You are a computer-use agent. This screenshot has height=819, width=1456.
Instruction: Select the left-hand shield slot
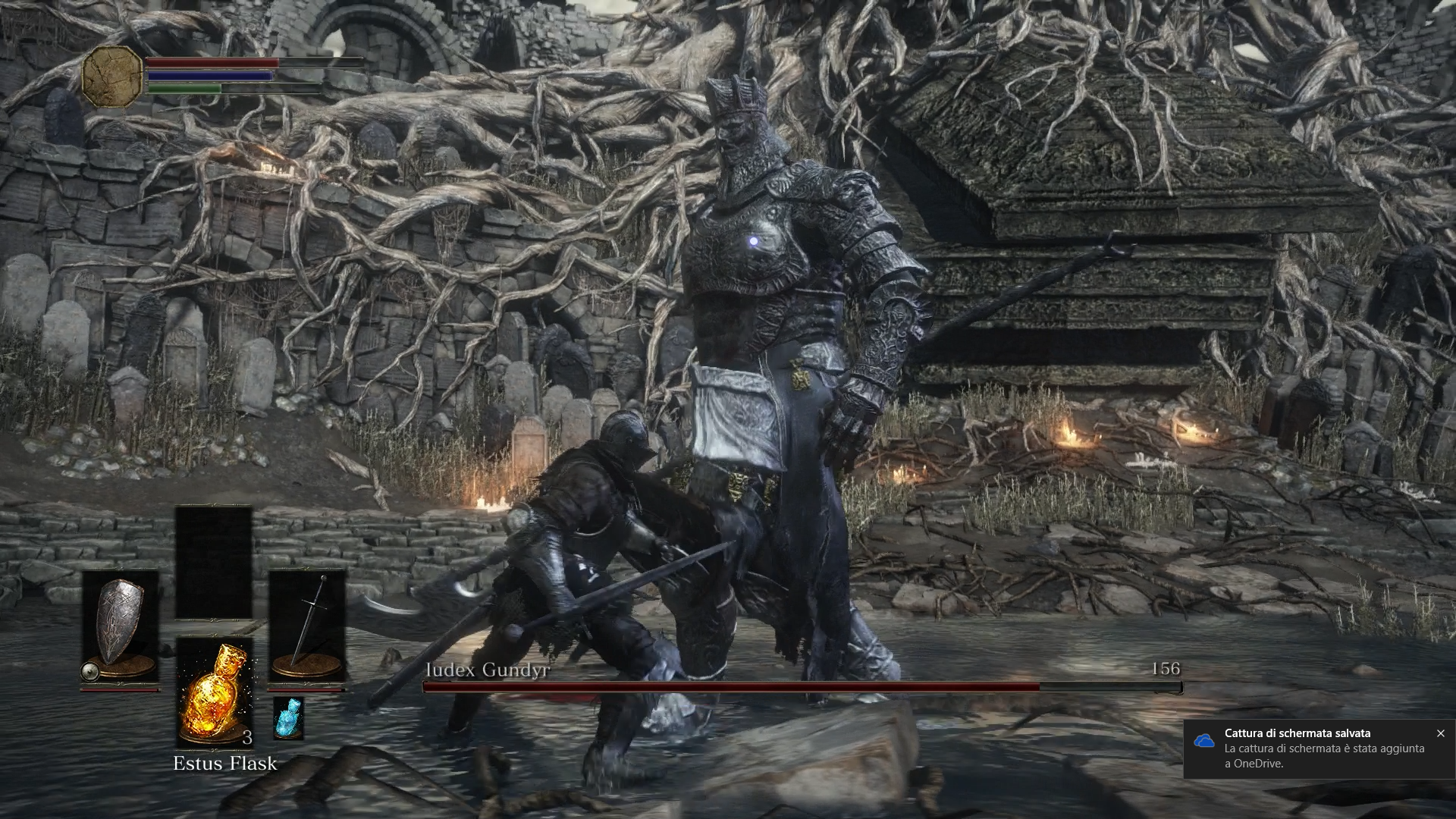(120, 624)
